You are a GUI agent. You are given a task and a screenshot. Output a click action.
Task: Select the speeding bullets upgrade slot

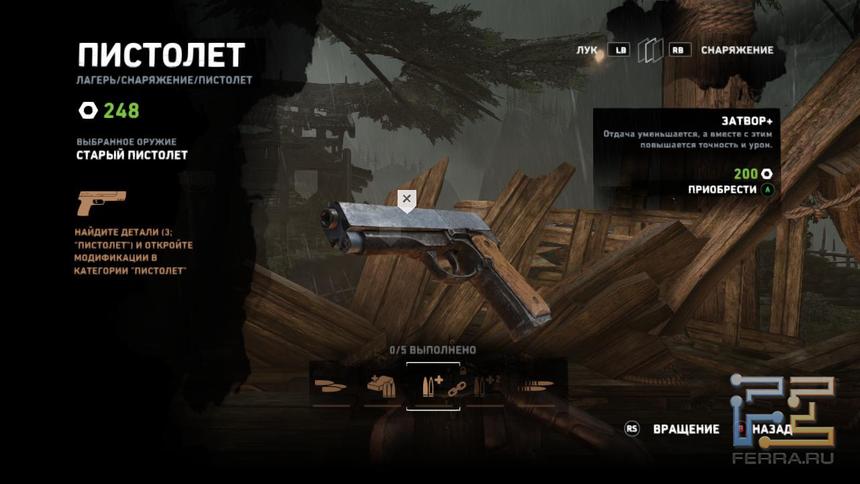pos(536,385)
